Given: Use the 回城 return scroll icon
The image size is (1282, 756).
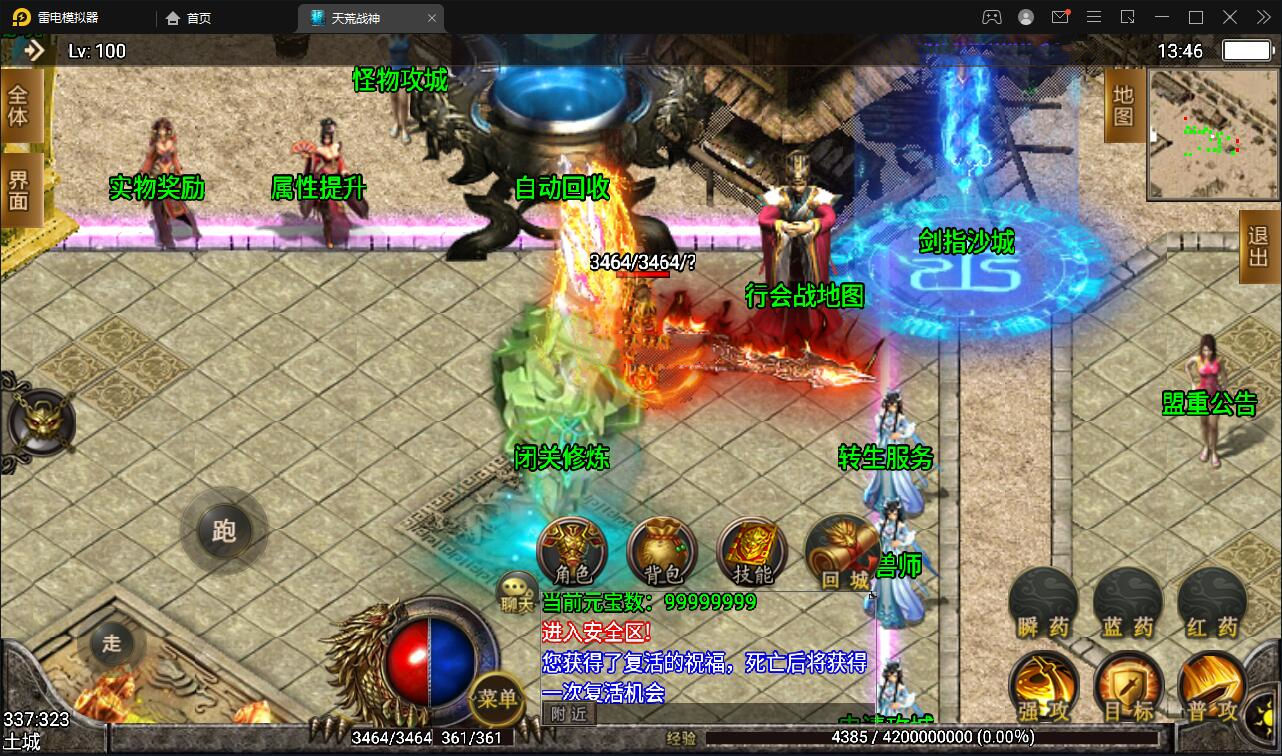Looking at the screenshot, I should coord(841,549).
